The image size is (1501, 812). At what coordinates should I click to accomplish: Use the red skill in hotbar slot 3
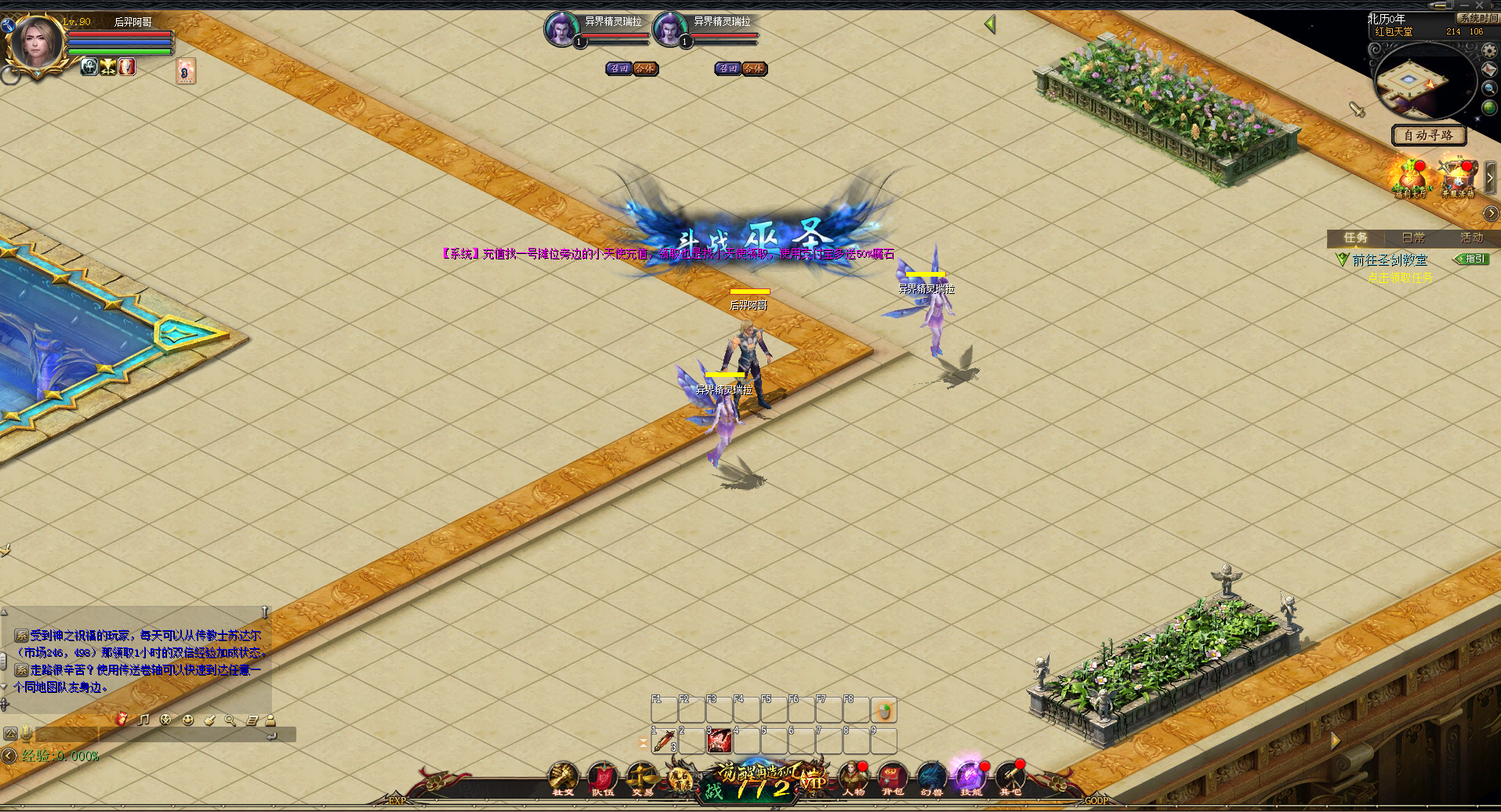pos(719,741)
